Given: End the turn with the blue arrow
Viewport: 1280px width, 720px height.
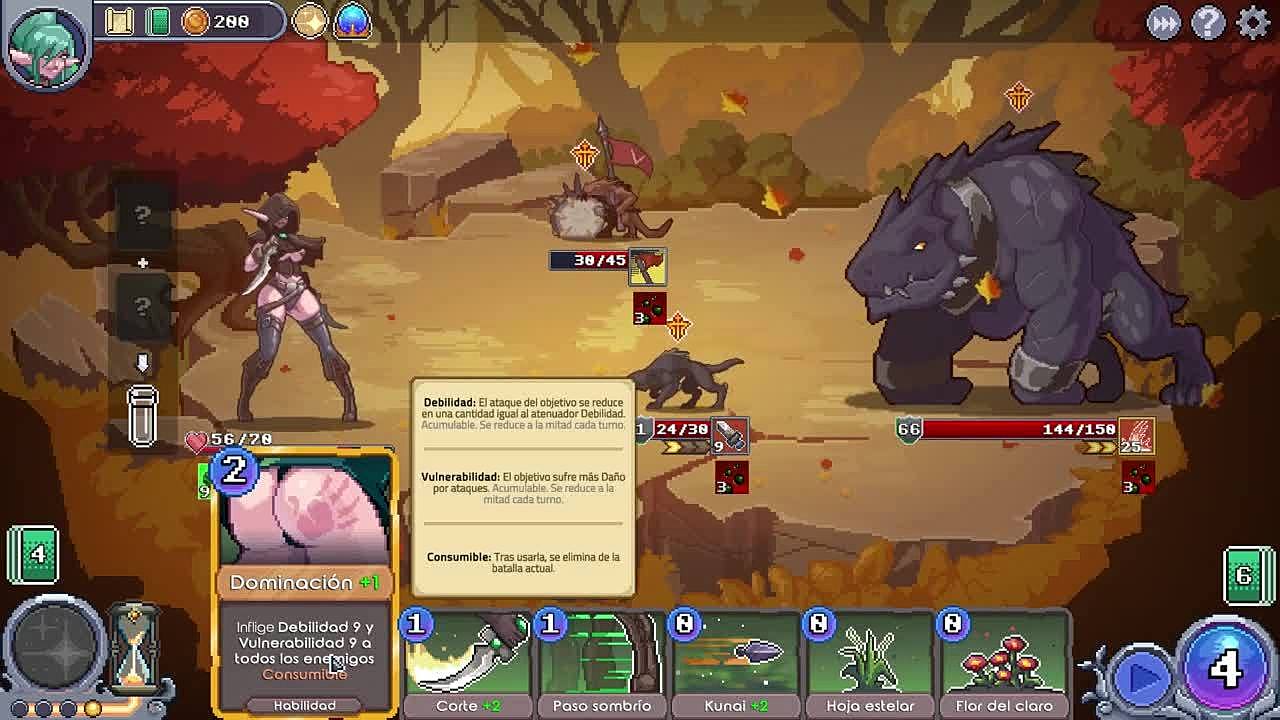Looking at the screenshot, I should click(1142, 677).
